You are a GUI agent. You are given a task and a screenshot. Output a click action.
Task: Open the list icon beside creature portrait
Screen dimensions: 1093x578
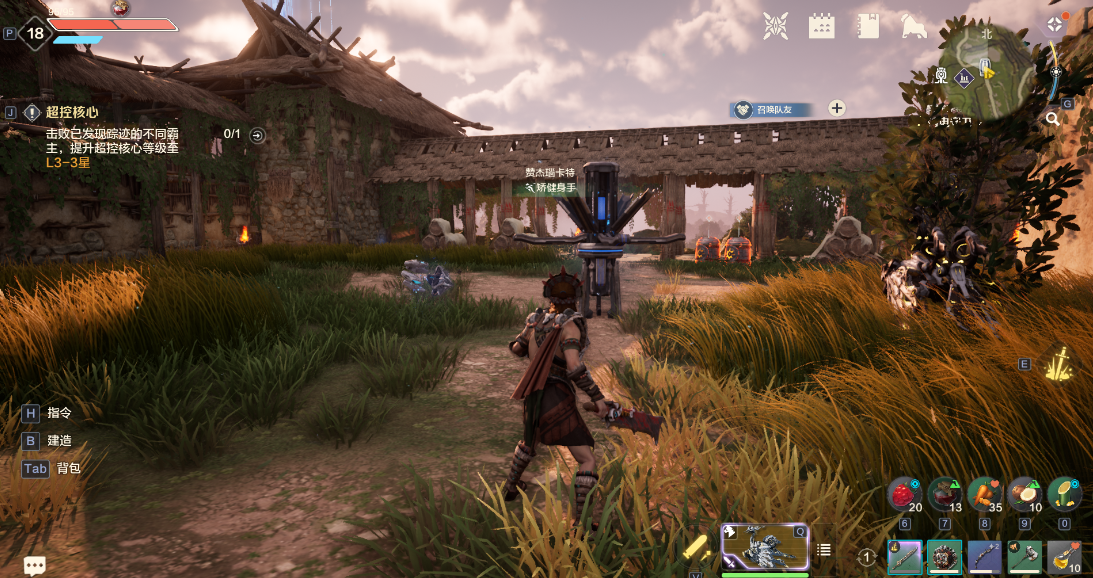(x=824, y=549)
